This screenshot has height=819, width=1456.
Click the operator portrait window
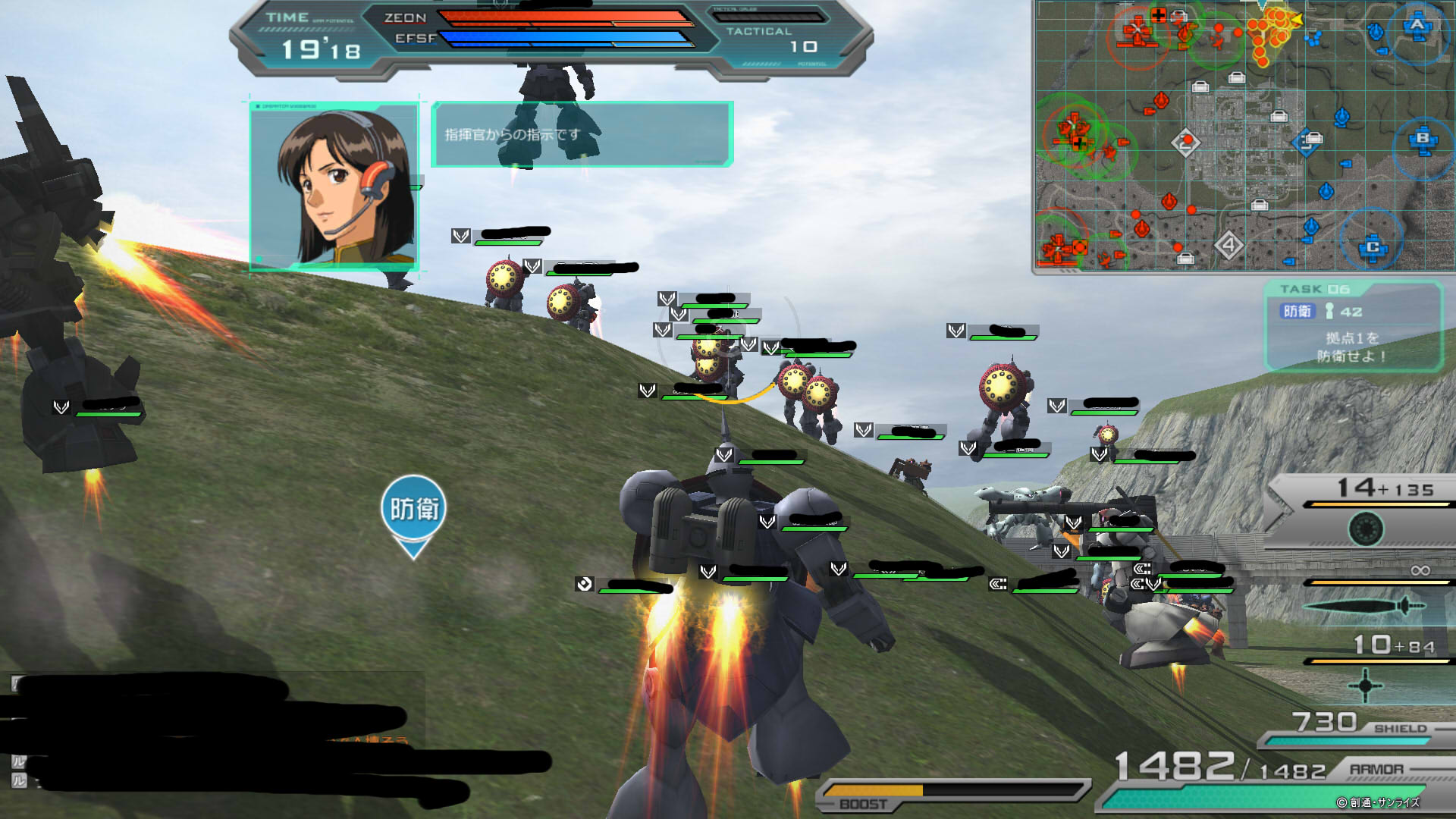click(x=334, y=187)
